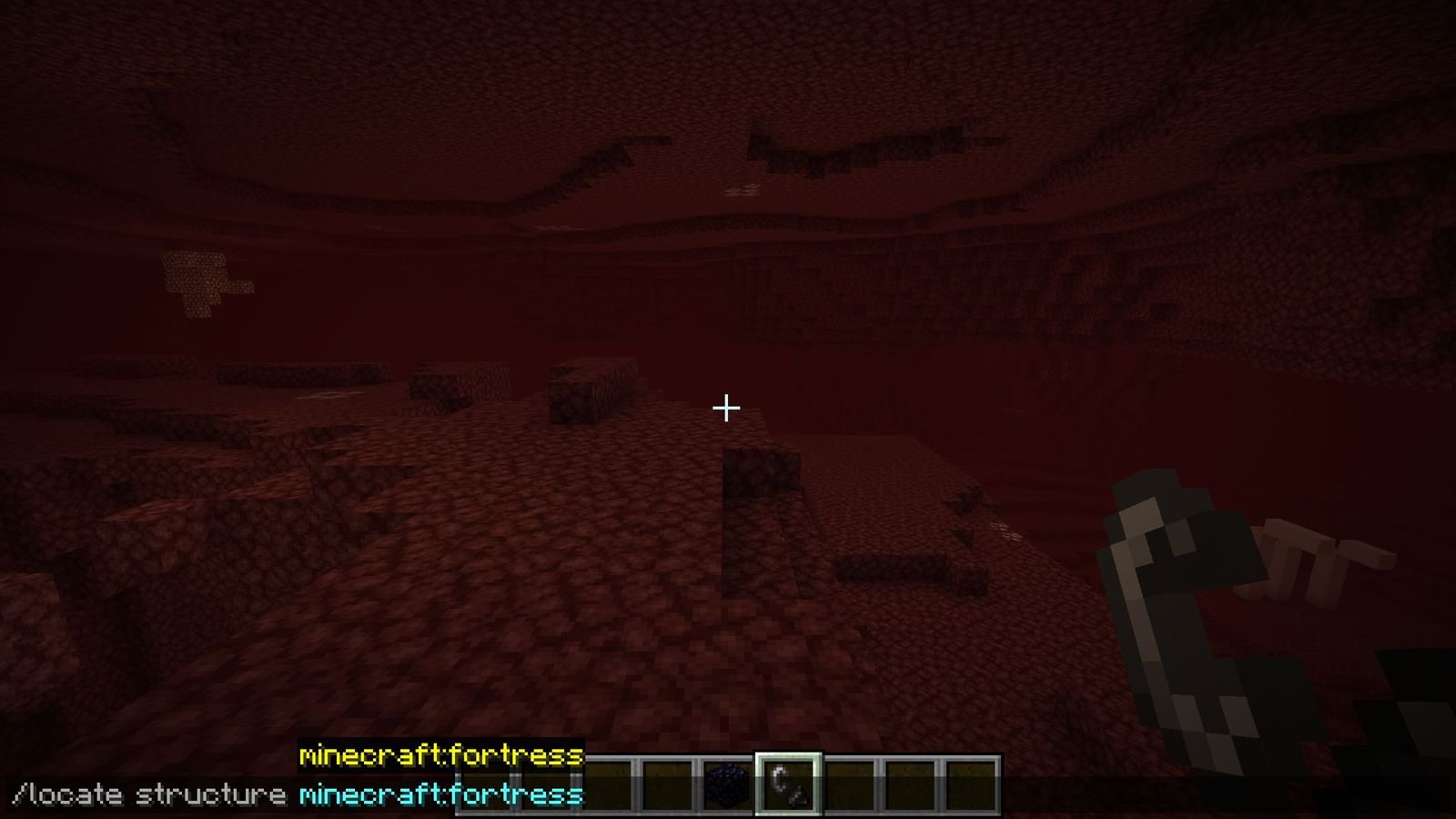Click the hotbar slot right of flint and steel
The width and height of the screenshot is (1456, 819).
pos(849,784)
